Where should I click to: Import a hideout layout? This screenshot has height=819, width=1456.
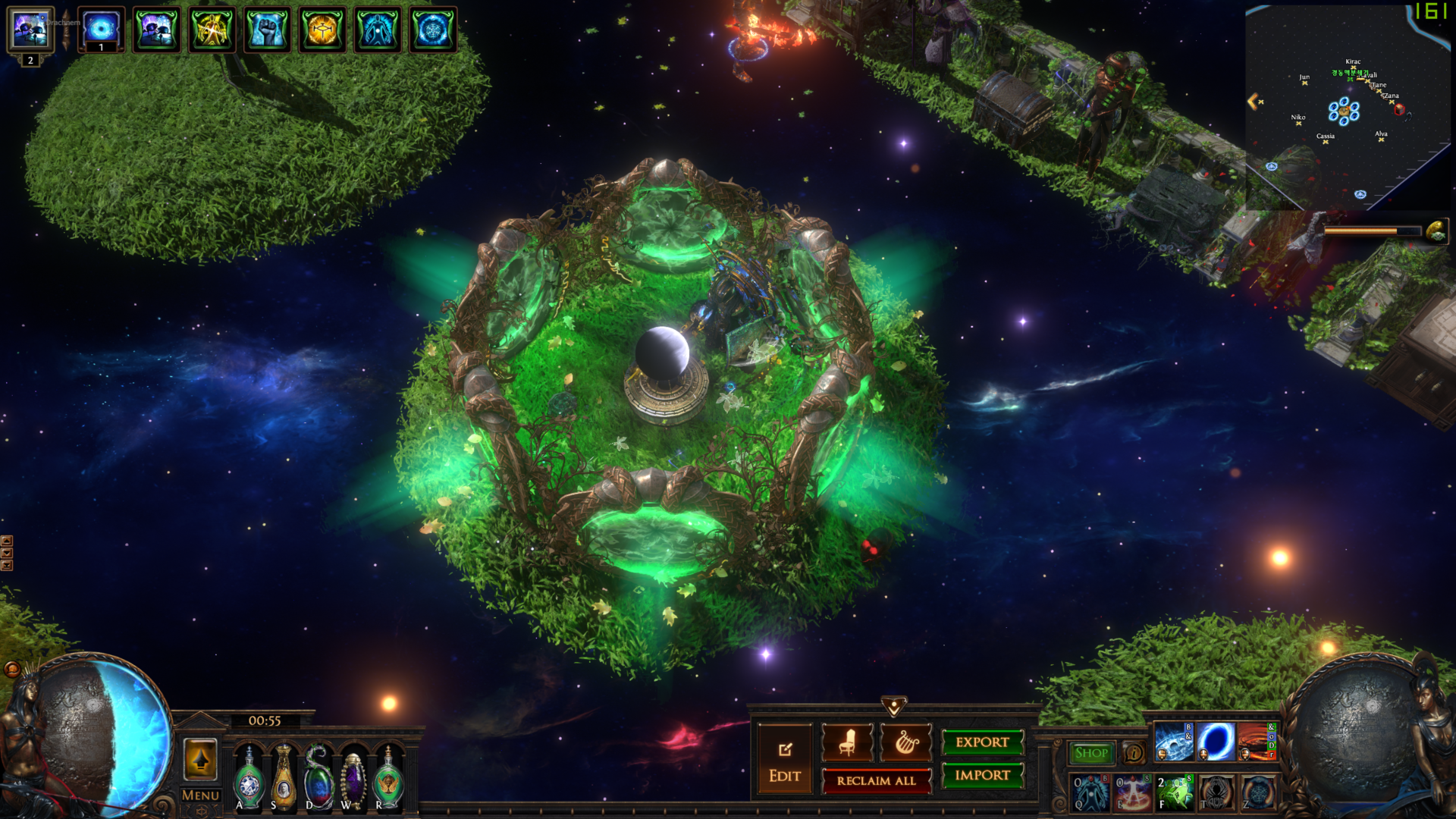[982, 775]
